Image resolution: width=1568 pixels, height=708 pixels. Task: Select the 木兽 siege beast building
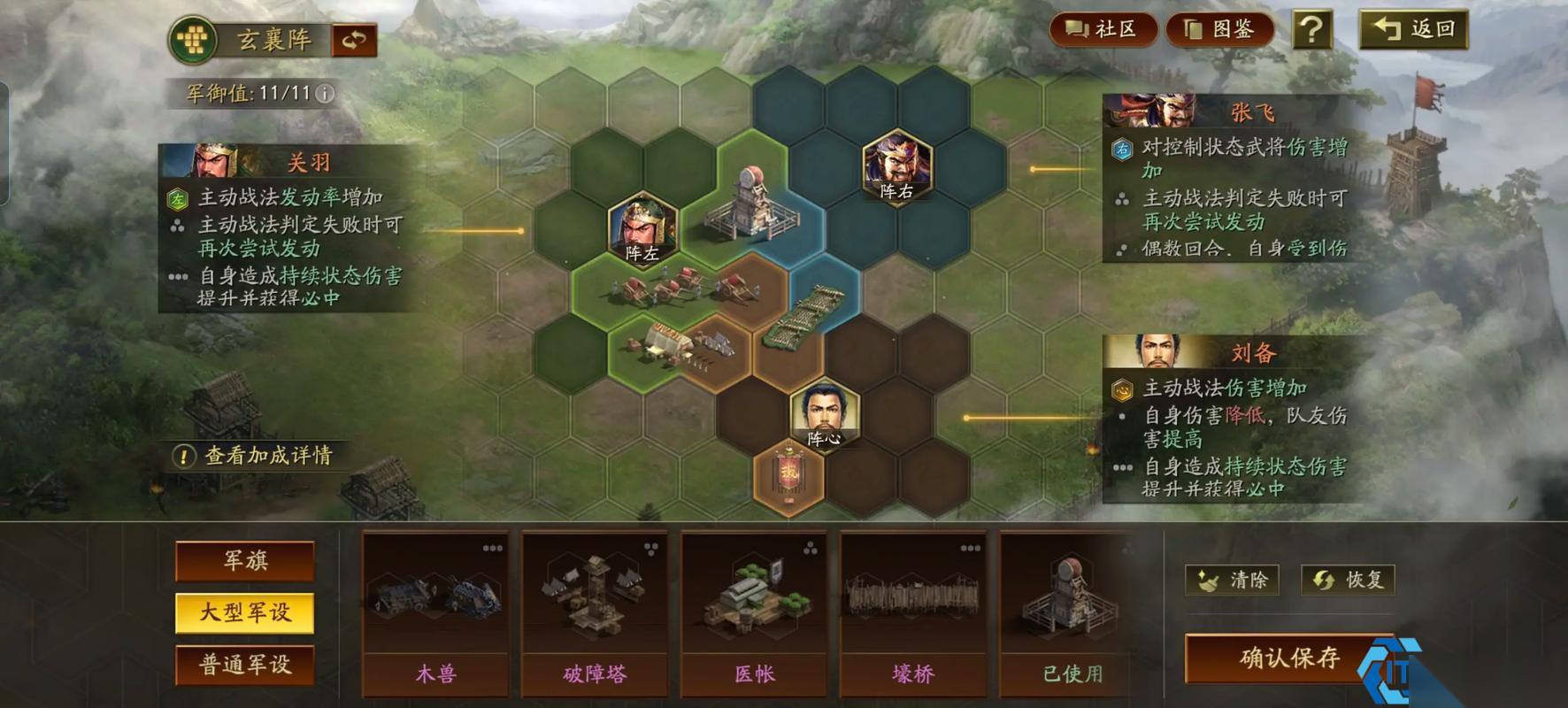tap(434, 611)
